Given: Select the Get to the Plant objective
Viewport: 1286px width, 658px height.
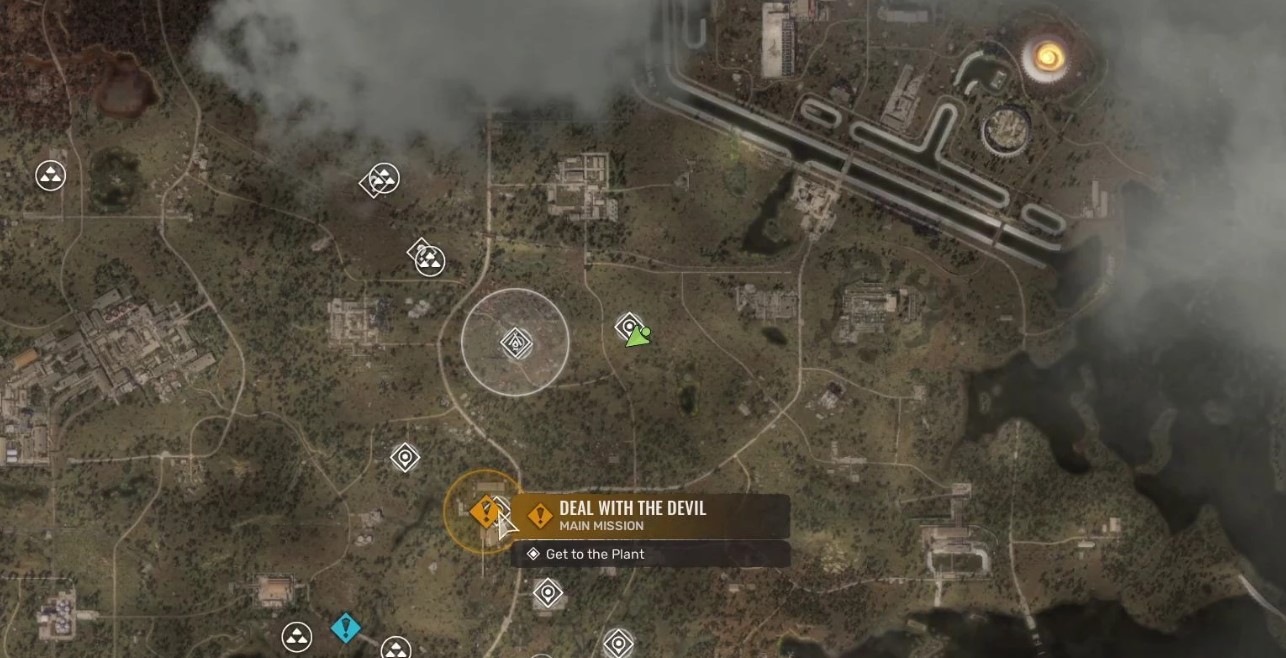Looking at the screenshot, I should click(x=595, y=554).
